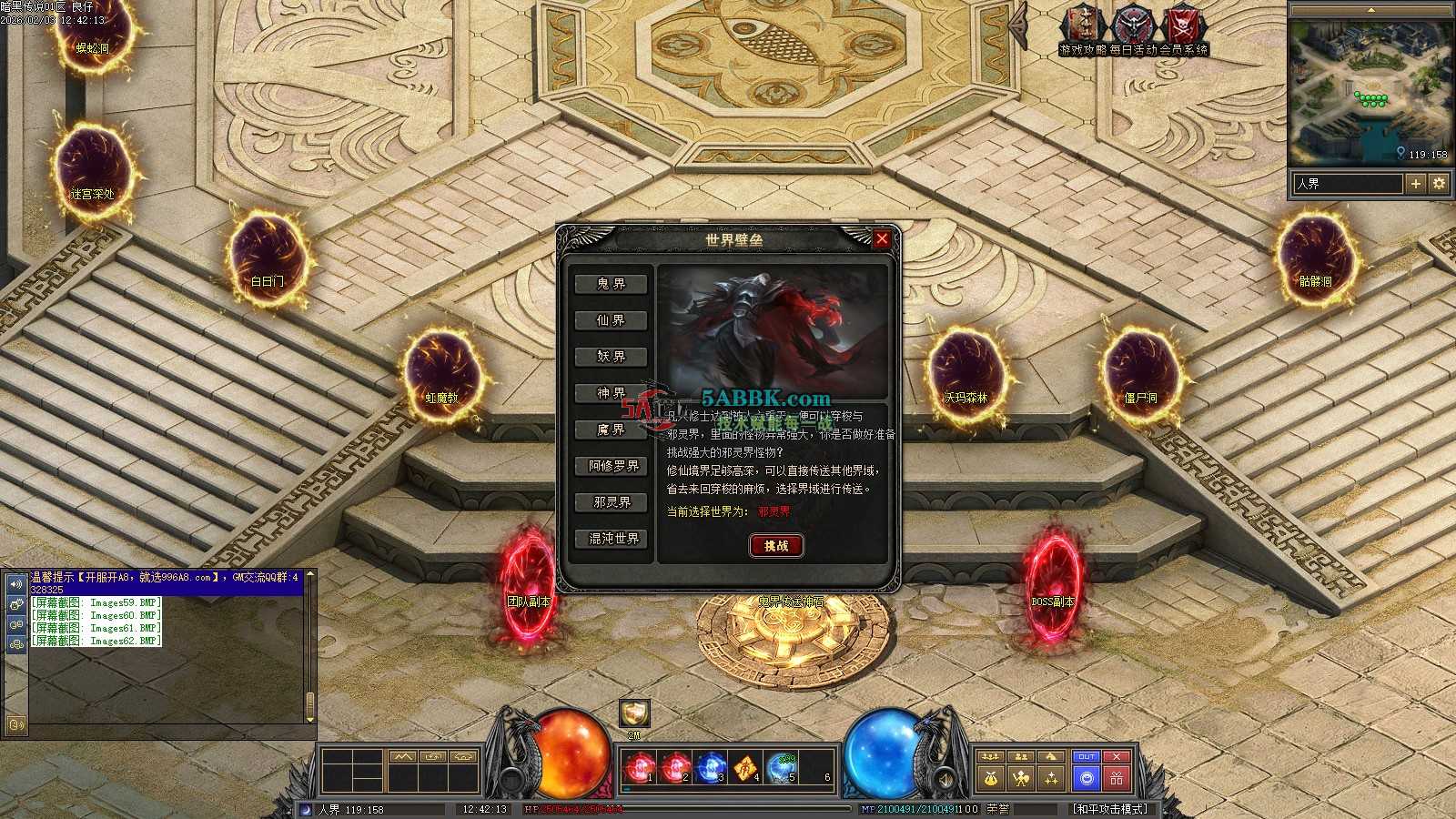Select the 邪灵界 world entry
This screenshot has width=1456, height=819.
pos(612,502)
